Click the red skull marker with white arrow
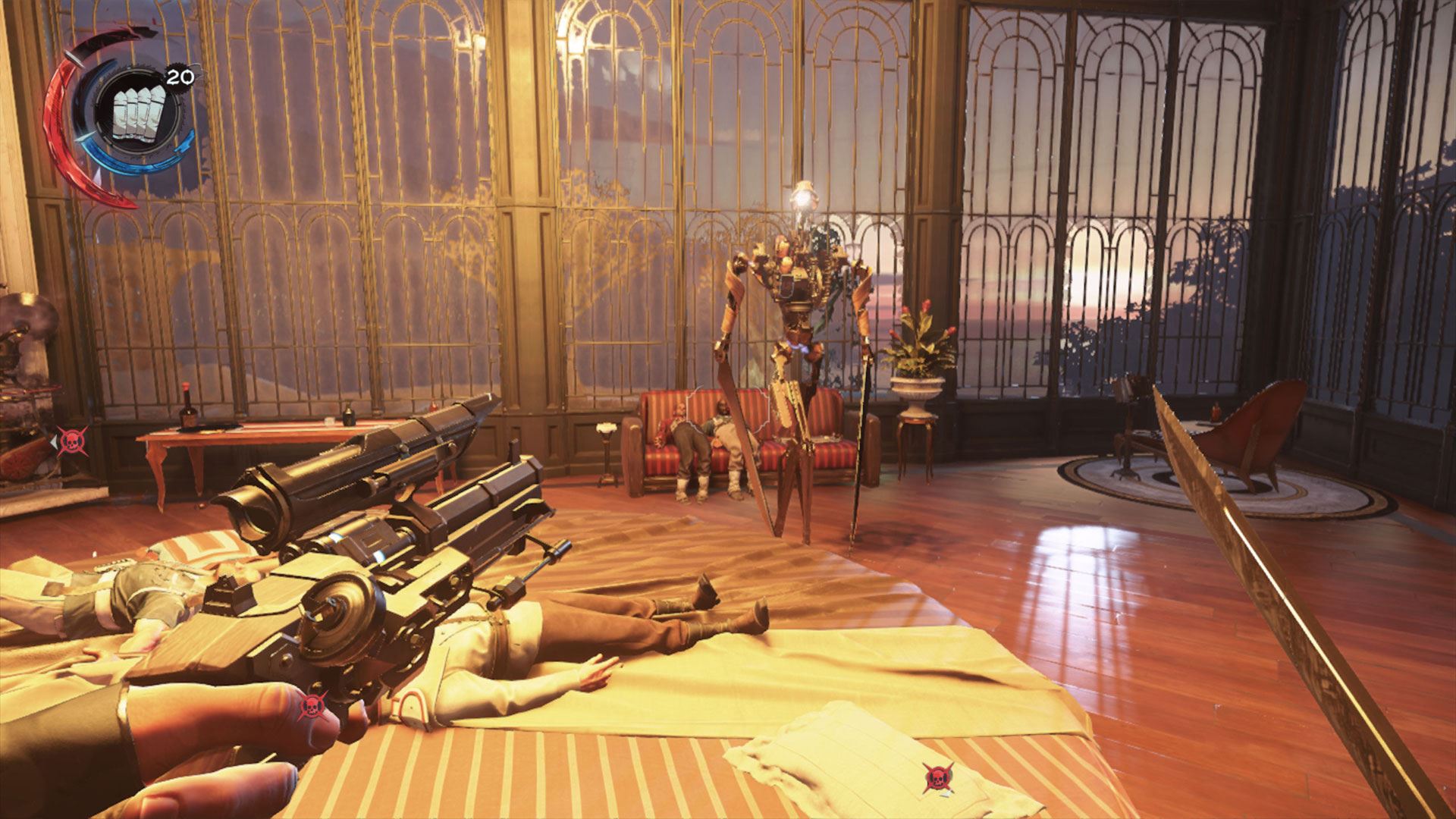Image resolution: width=1456 pixels, height=819 pixels. (72, 440)
